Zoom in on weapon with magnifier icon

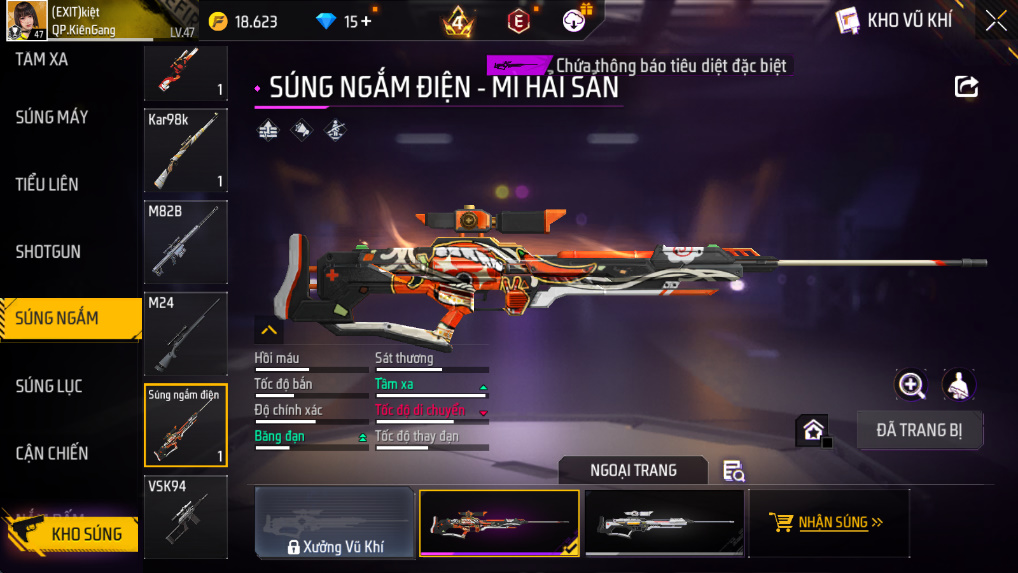point(911,384)
